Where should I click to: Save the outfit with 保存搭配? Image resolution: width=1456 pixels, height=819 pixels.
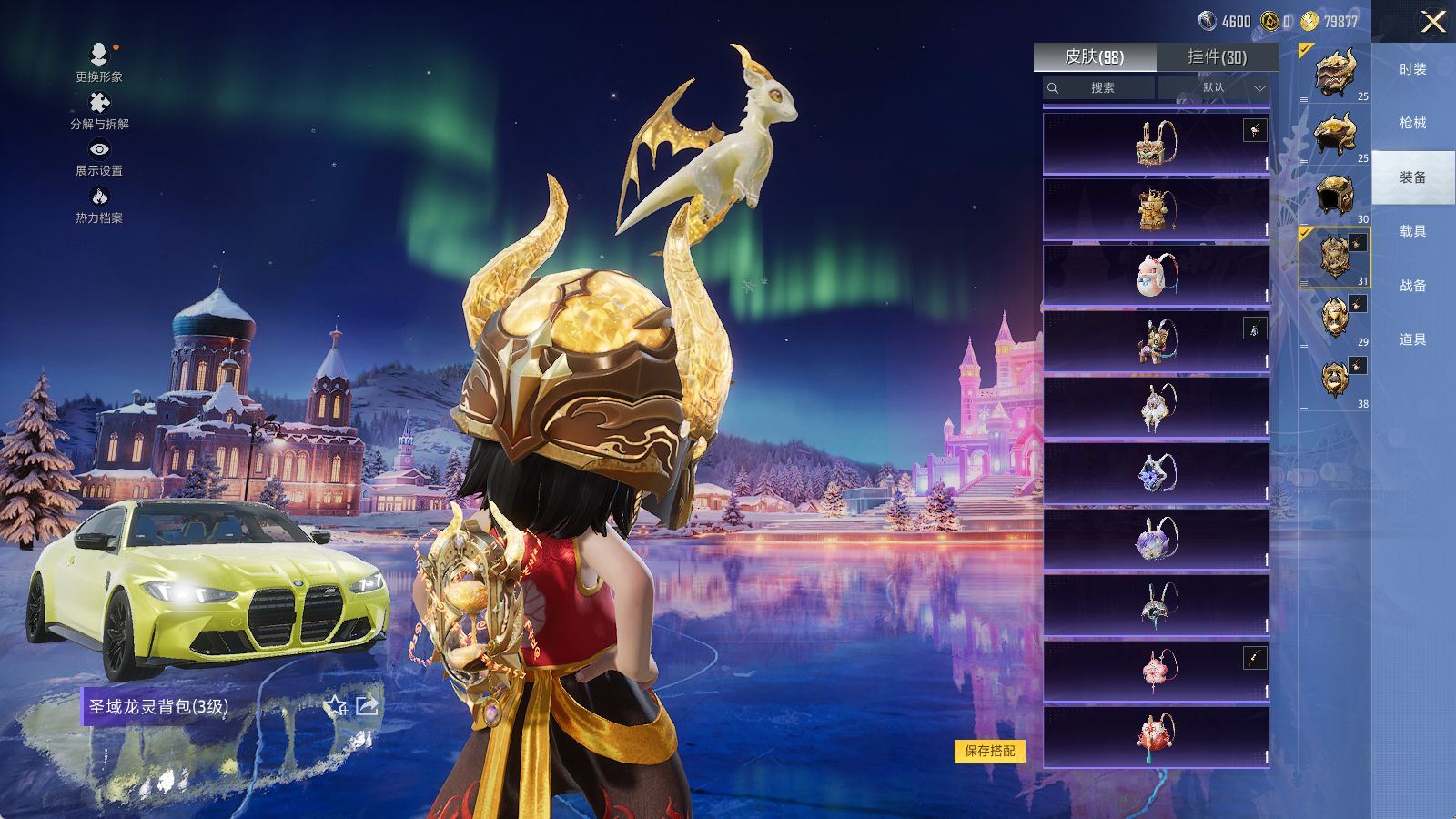point(989,751)
